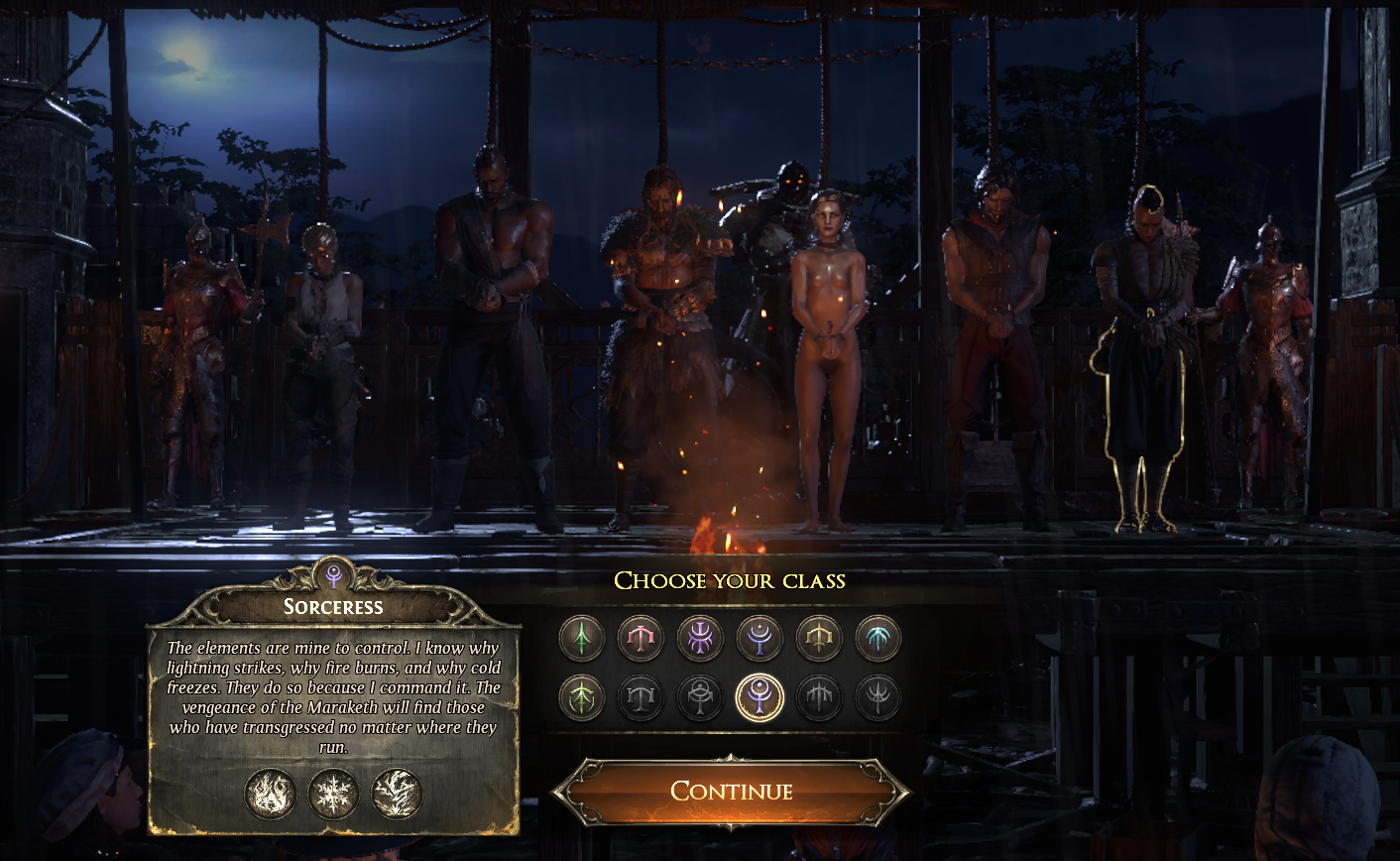Show the snowflake cold skill preview
This screenshot has height=861, width=1400.
pyautogui.click(x=333, y=794)
